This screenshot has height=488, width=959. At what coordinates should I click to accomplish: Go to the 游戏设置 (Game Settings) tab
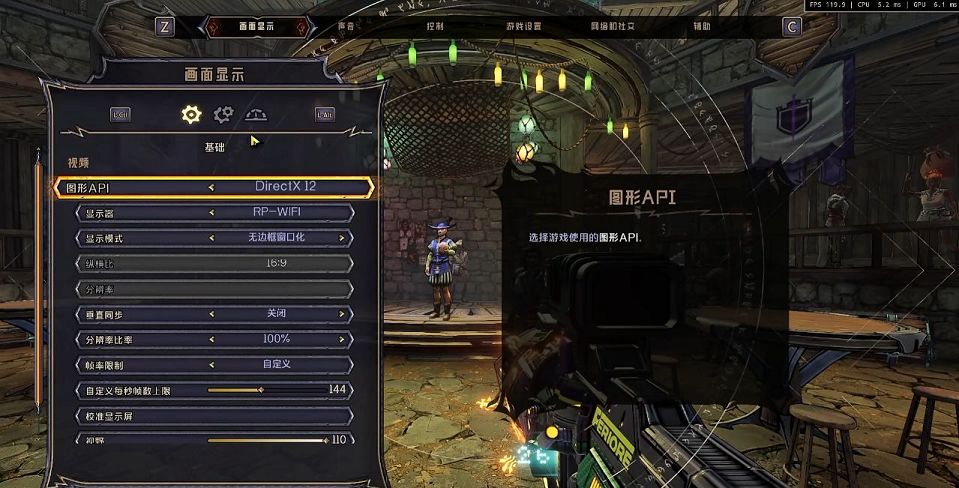[x=523, y=26]
